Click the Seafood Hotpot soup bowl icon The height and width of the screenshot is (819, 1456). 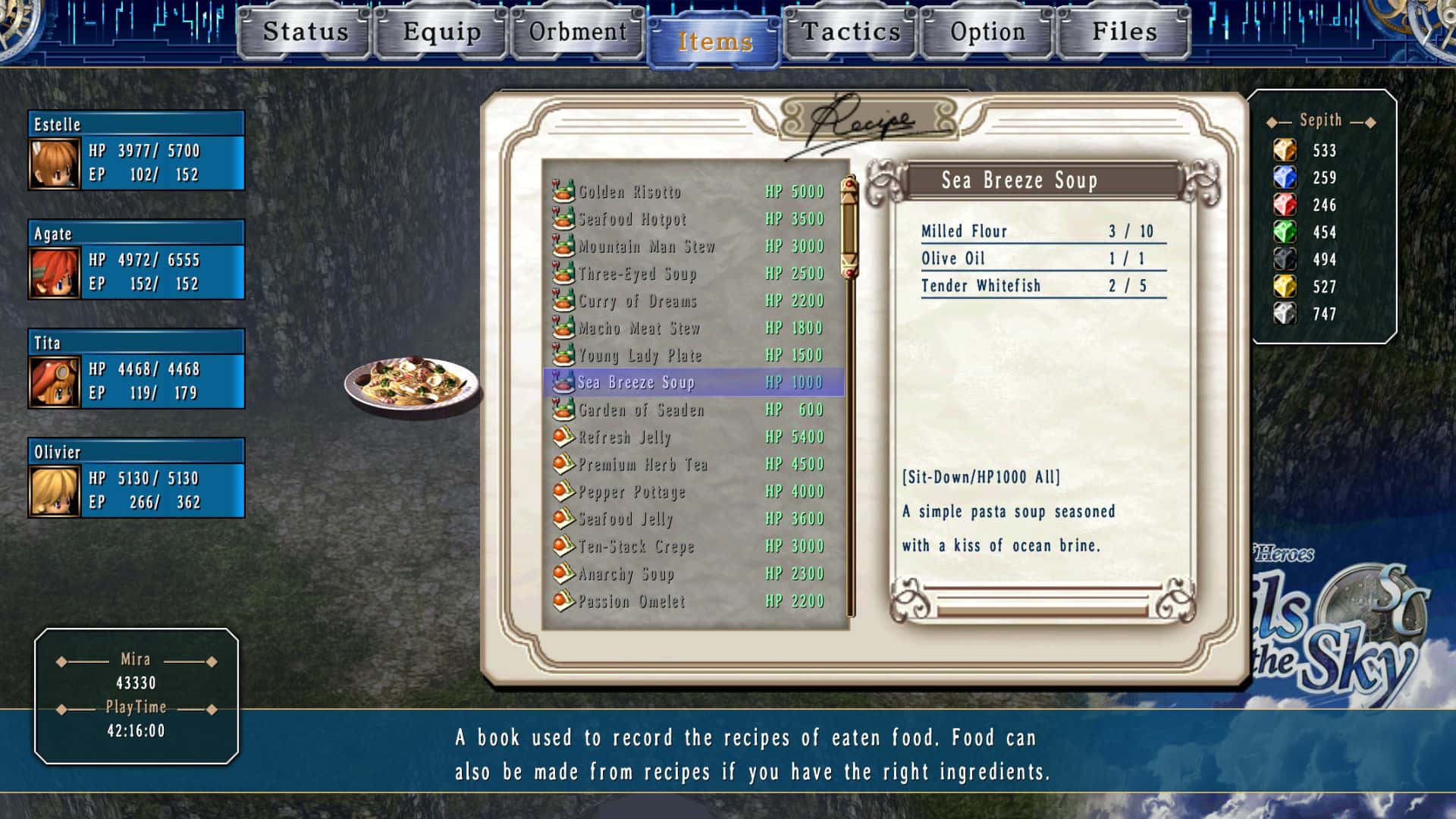(x=563, y=219)
